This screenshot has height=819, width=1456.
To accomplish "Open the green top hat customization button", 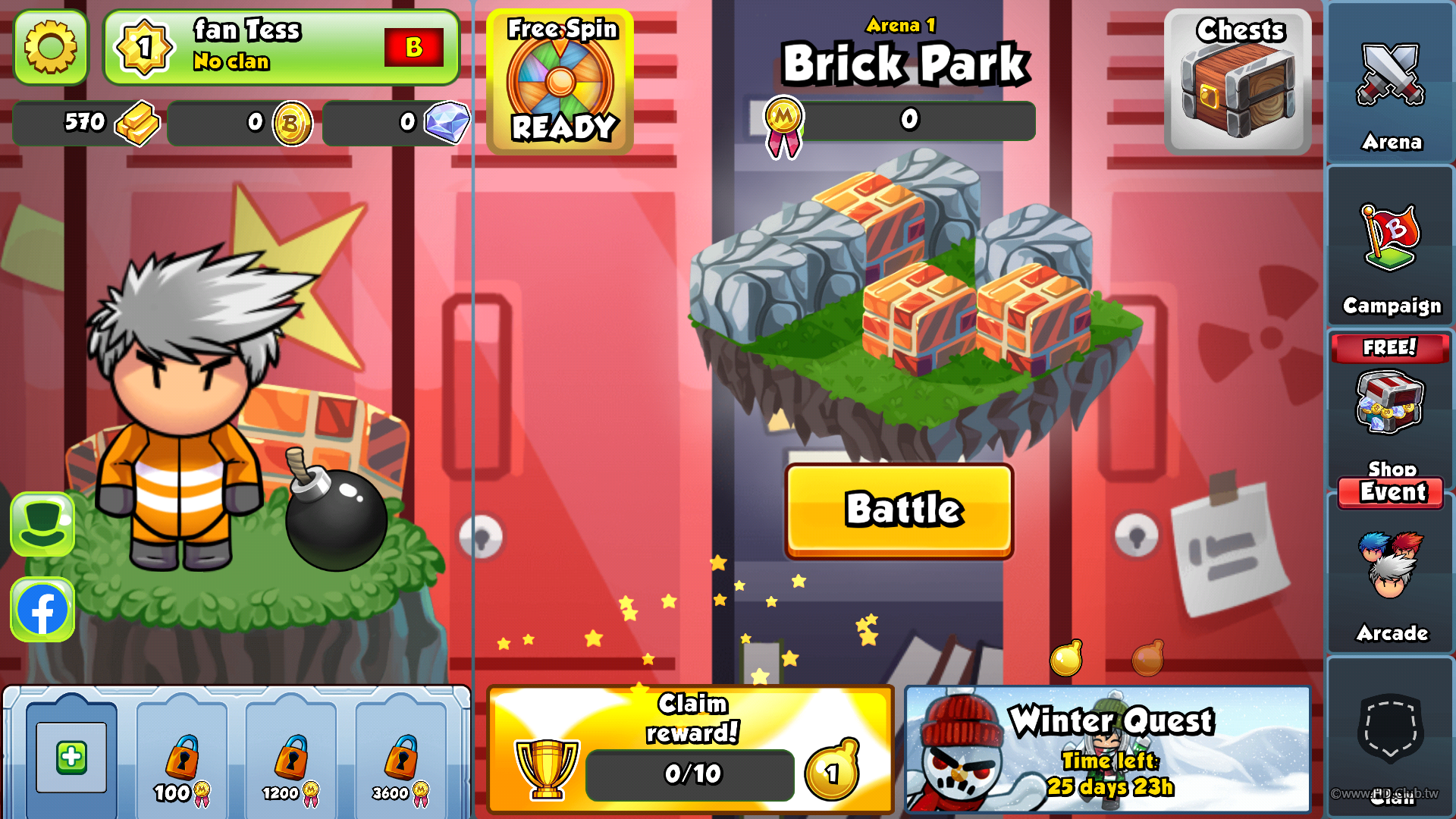I will click(42, 524).
